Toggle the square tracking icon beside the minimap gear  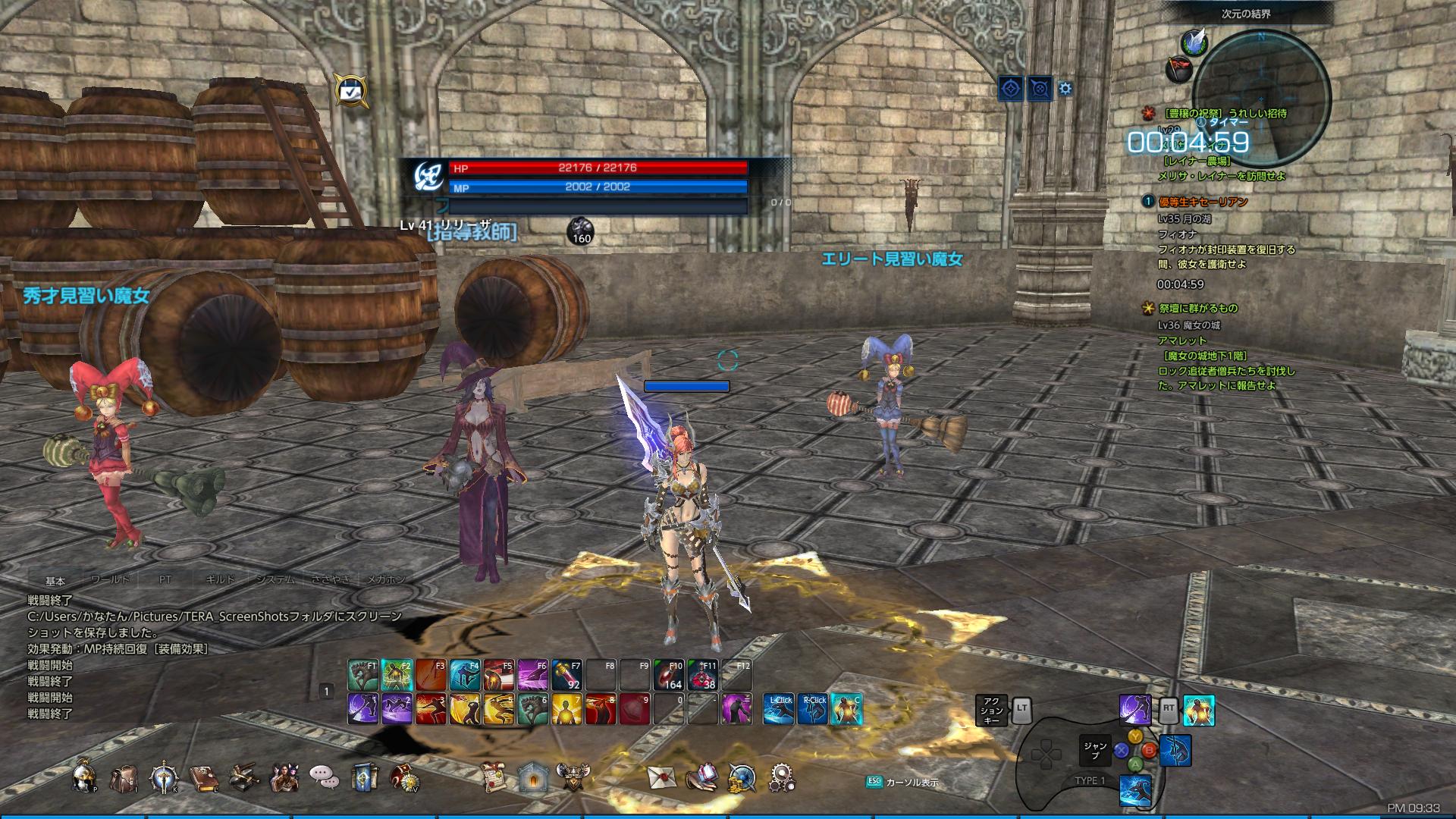click(1040, 89)
